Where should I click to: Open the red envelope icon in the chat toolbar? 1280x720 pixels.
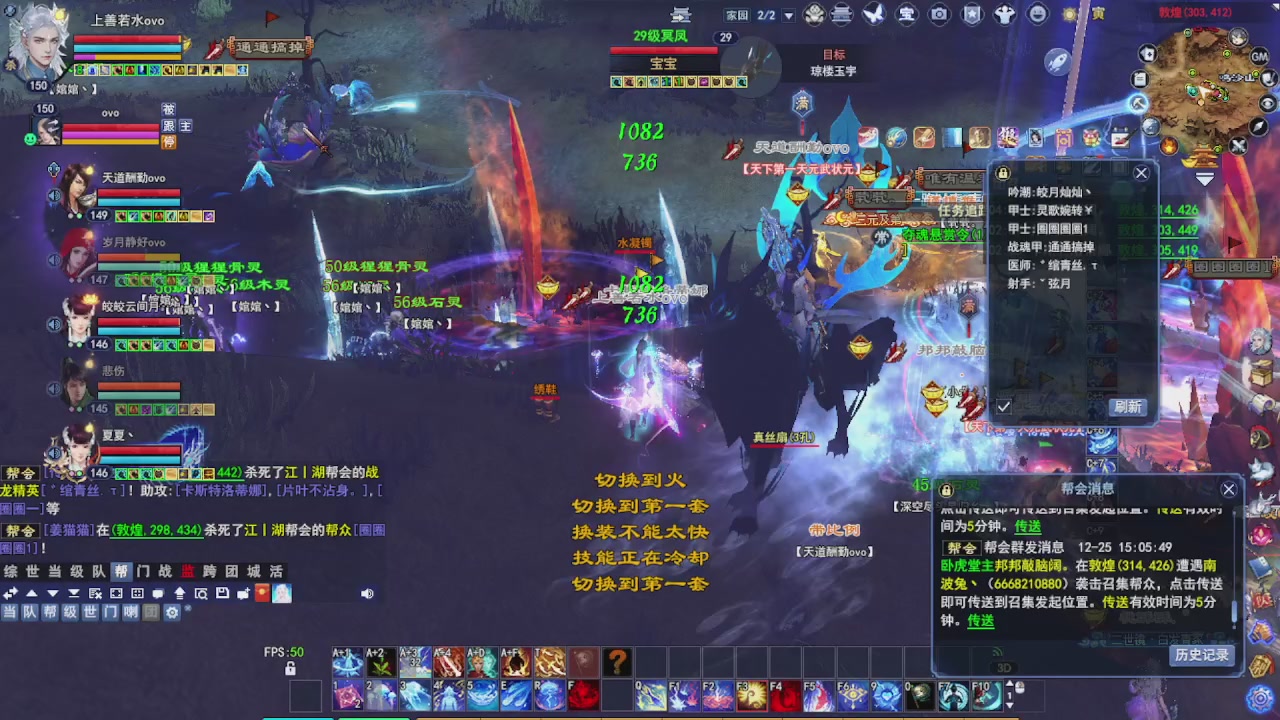pos(261,593)
